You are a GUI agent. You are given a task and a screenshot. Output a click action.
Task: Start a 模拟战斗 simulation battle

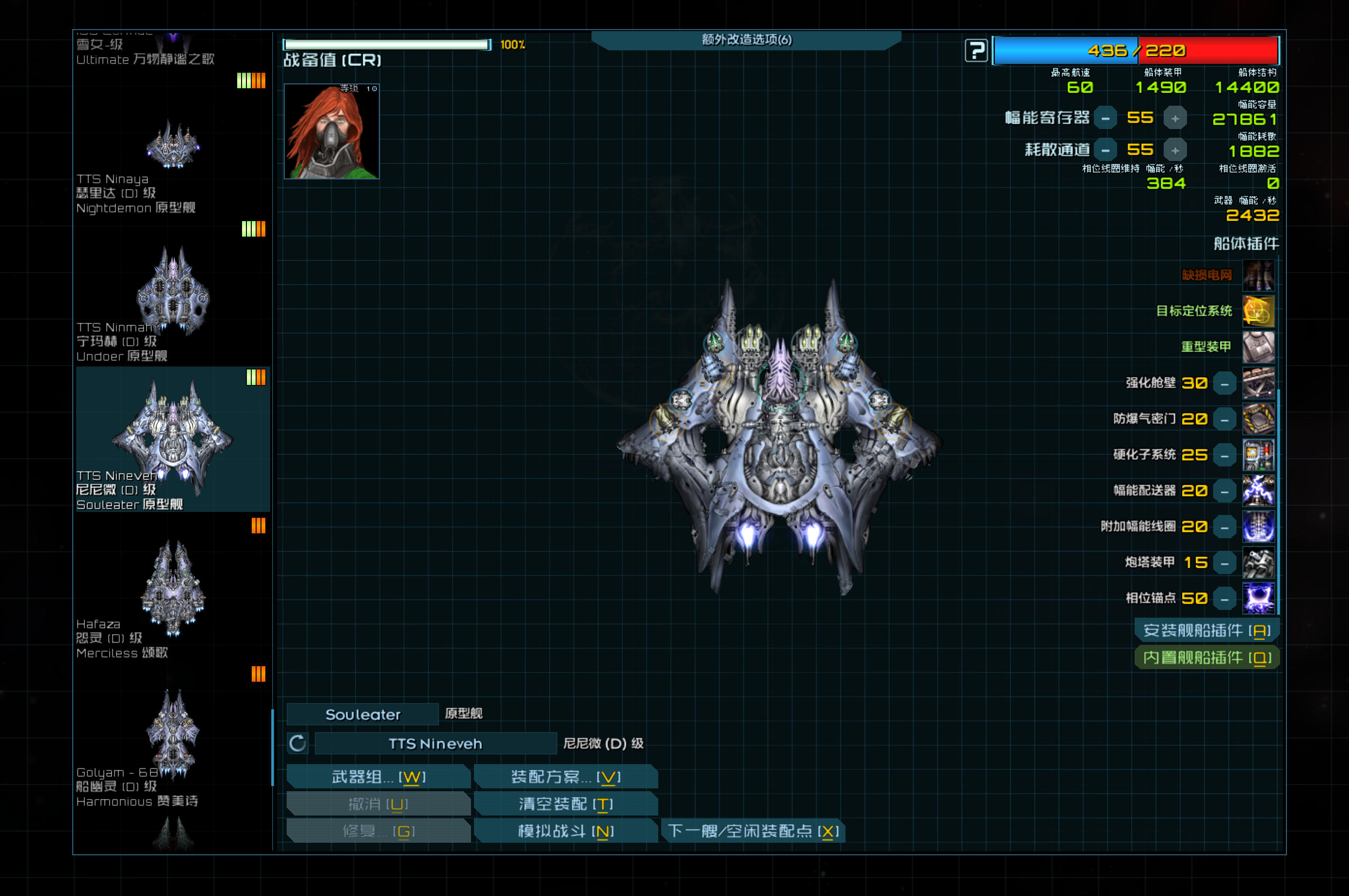pyautogui.click(x=565, y=831)
